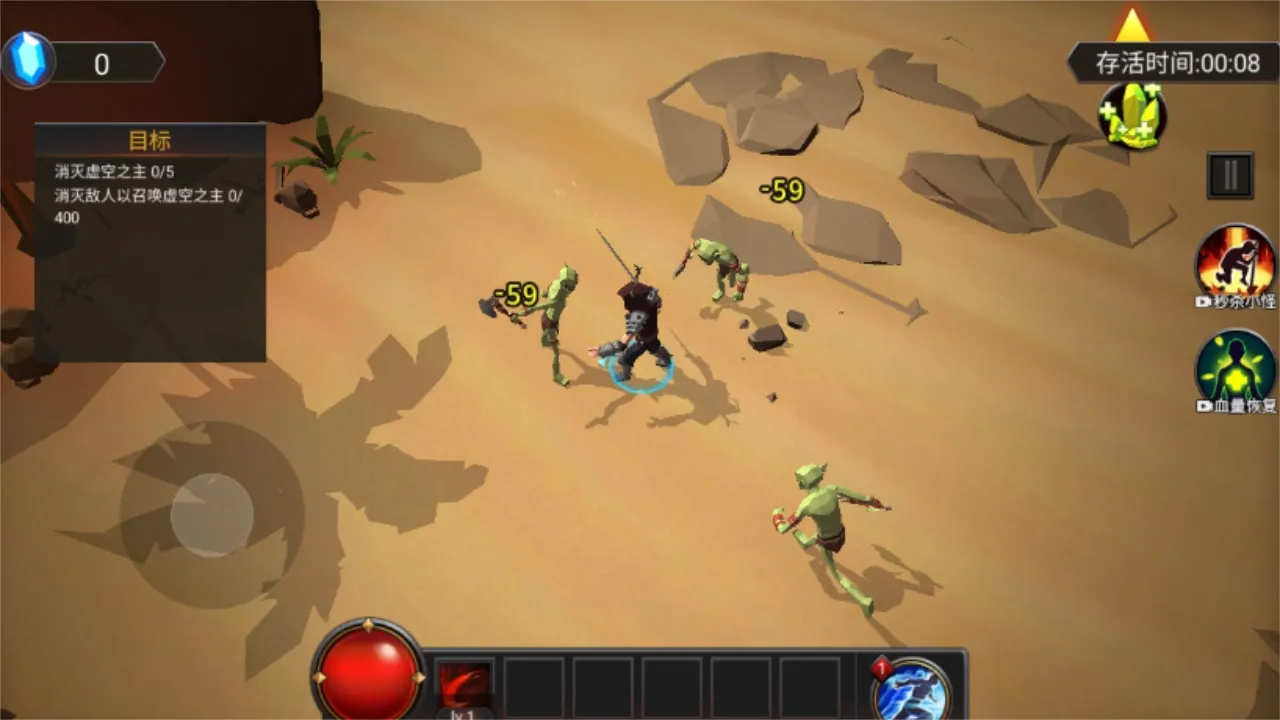This screenshot has width=1280, height=720.
Task: Tap the blue gem currency icon
Action: point(28,60)
